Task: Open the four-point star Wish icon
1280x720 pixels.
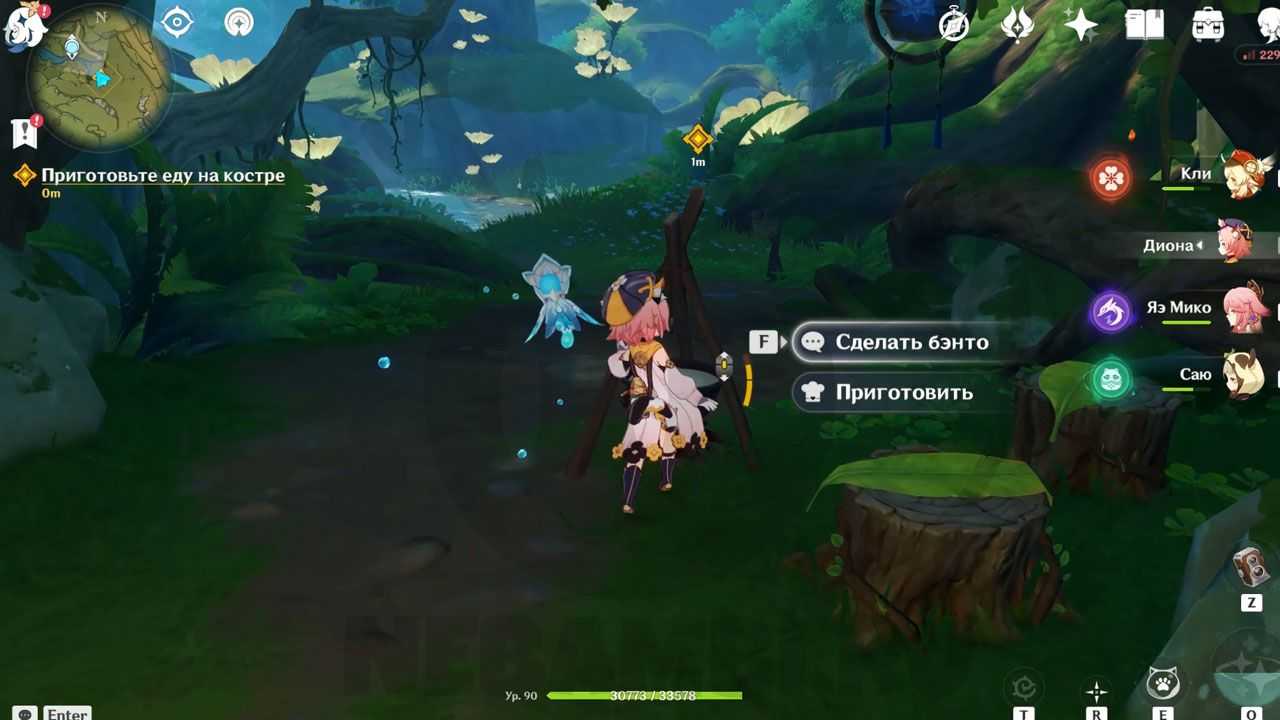Action: [x=1081, y=25]
